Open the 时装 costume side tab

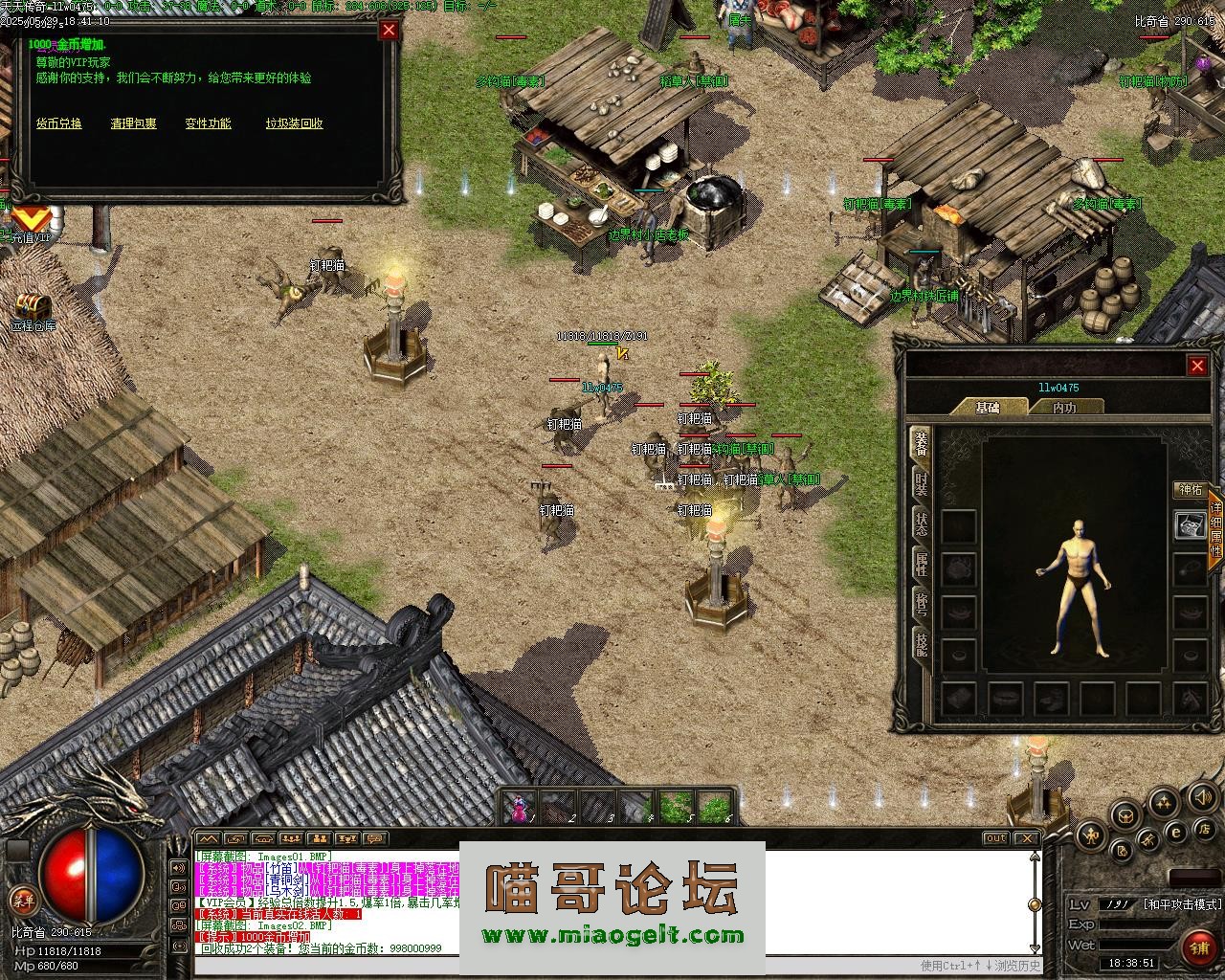[x=921, y=484]
